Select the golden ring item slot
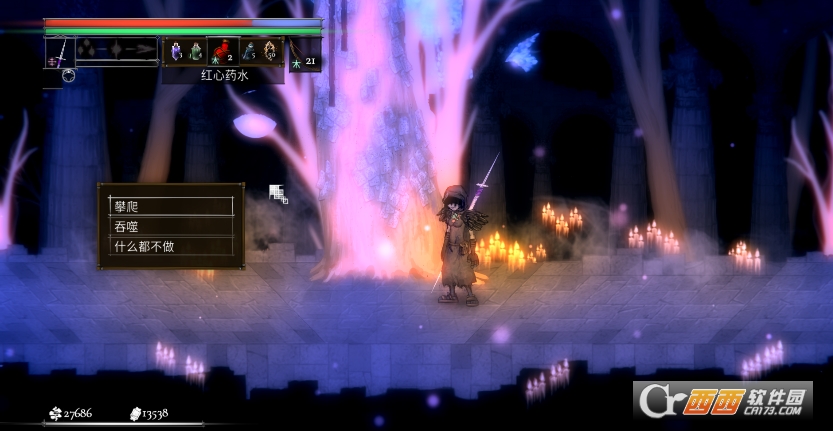Image resolution: width=833 pixels, height=431 pixels. click(x=269, y=51)
